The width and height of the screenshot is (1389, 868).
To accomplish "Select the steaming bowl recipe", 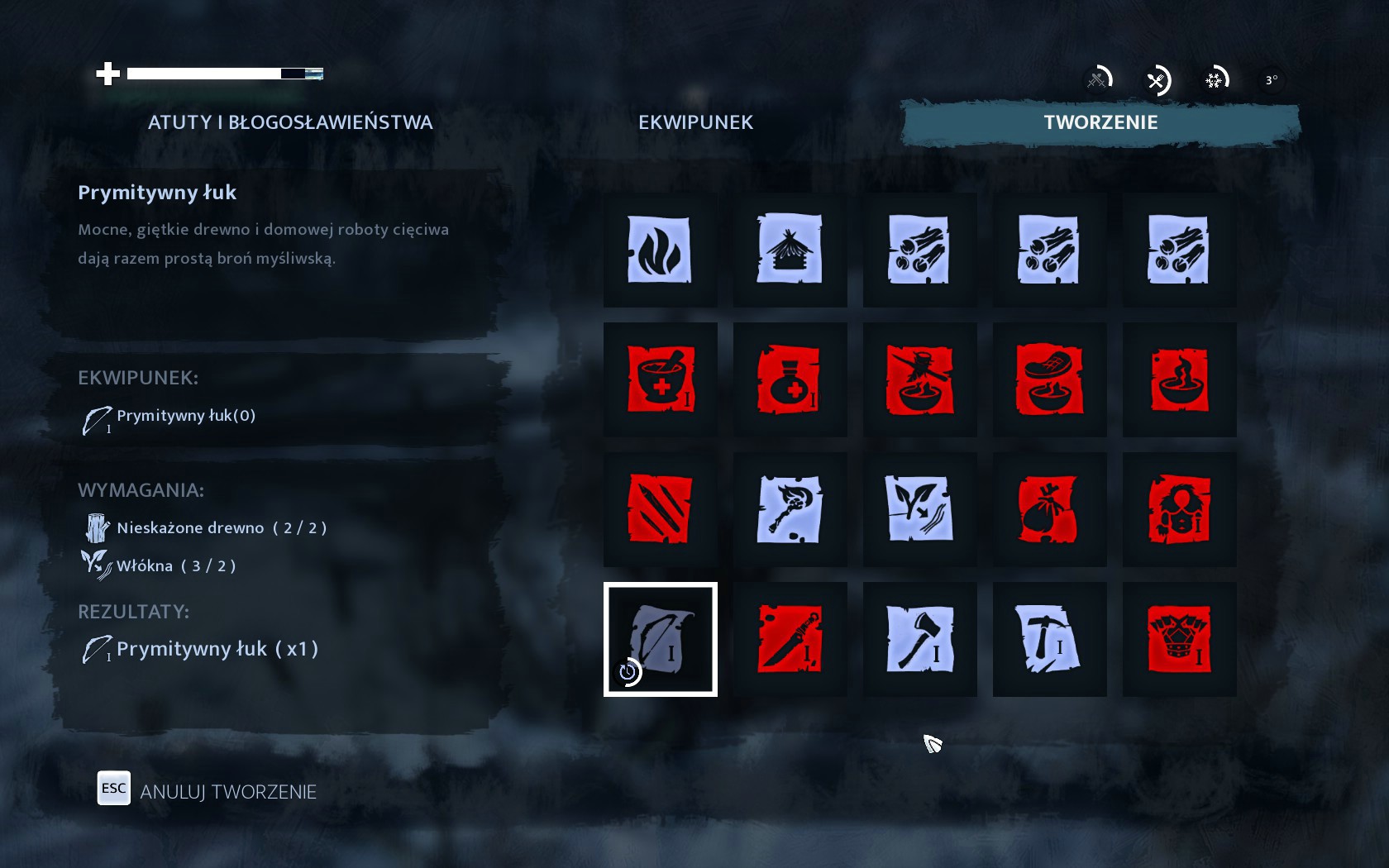I will coord(1179,379).
